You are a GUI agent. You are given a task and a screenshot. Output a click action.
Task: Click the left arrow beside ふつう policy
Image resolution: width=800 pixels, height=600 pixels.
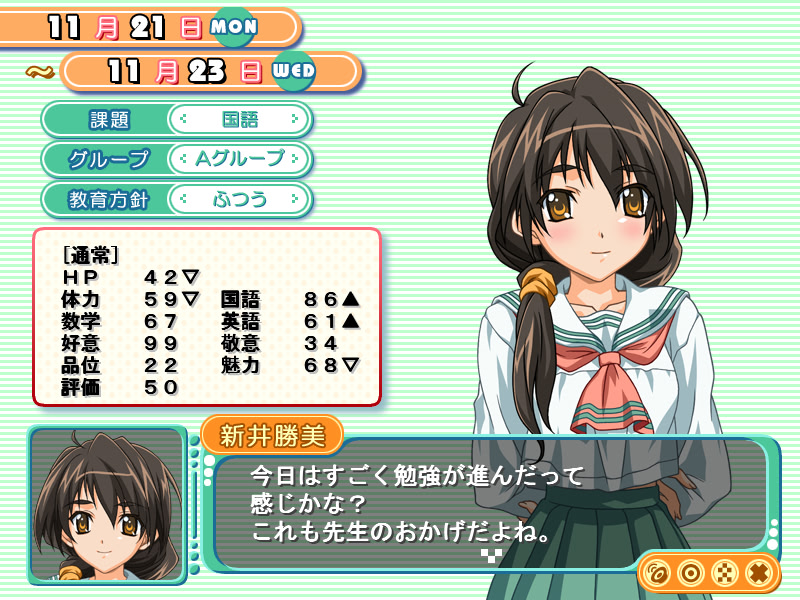tap(183, 199)
